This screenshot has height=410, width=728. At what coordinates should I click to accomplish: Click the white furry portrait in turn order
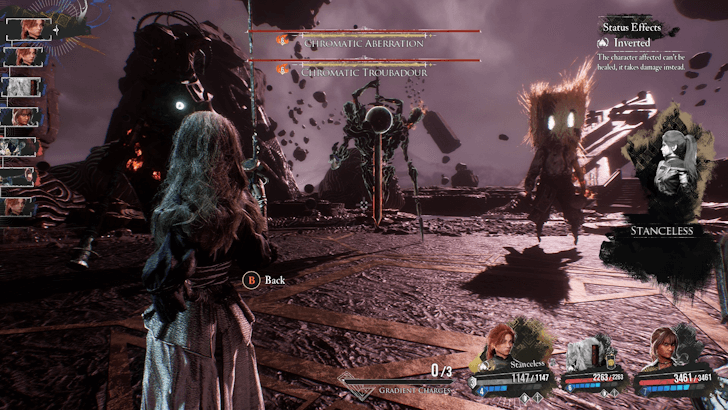coord(20,86)
